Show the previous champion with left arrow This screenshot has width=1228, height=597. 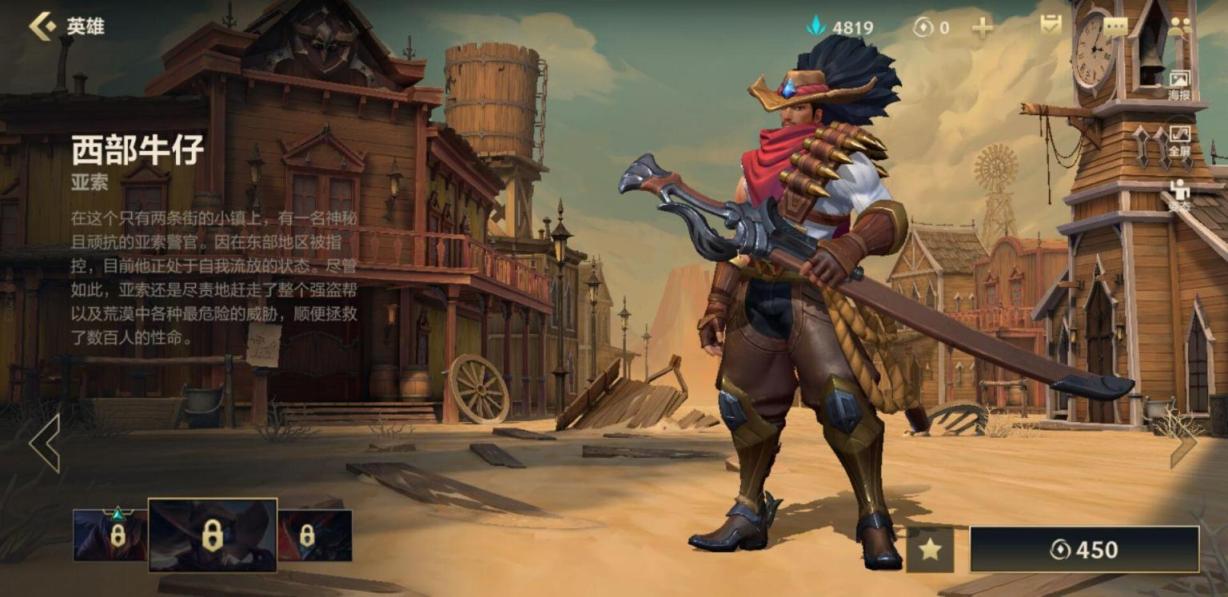[45, 443]
